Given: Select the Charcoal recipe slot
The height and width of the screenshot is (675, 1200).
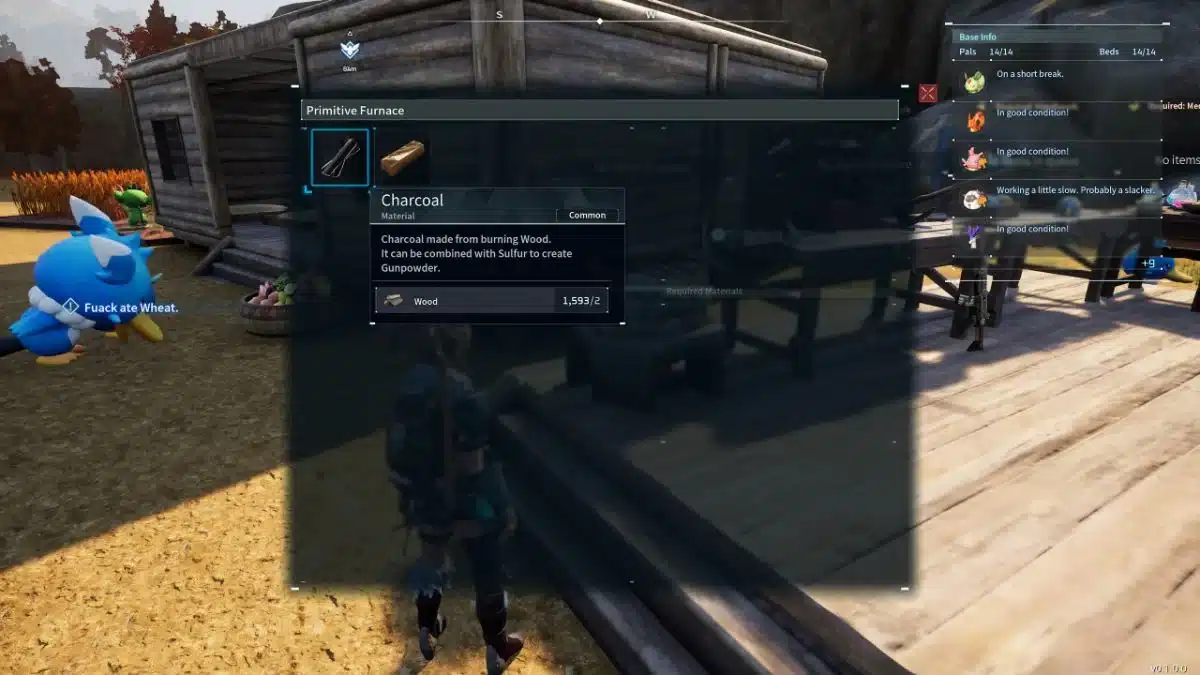Looking at the screenshot, I should pos(340,157).
